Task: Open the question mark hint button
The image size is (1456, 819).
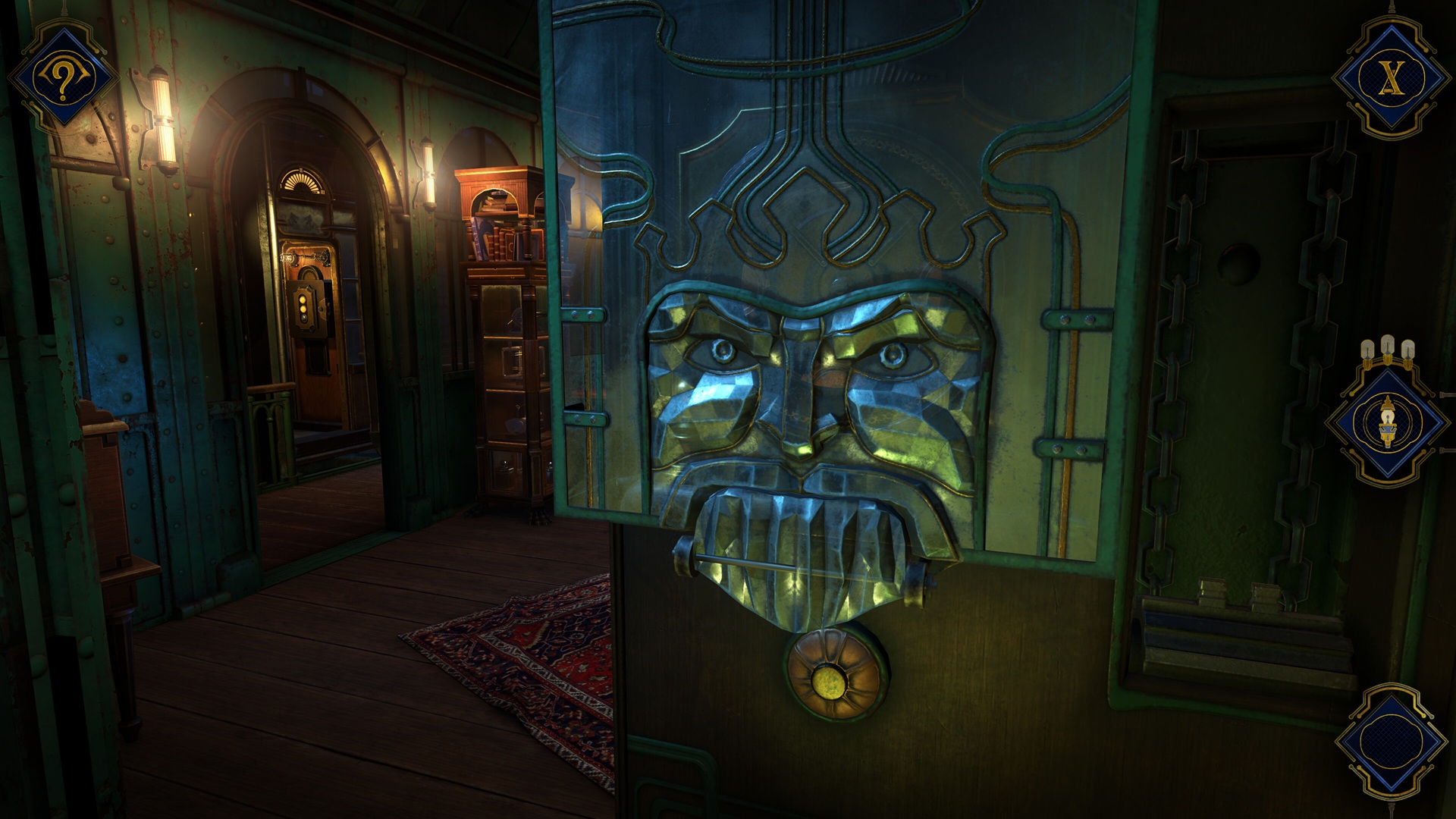Action: point(62,77)
